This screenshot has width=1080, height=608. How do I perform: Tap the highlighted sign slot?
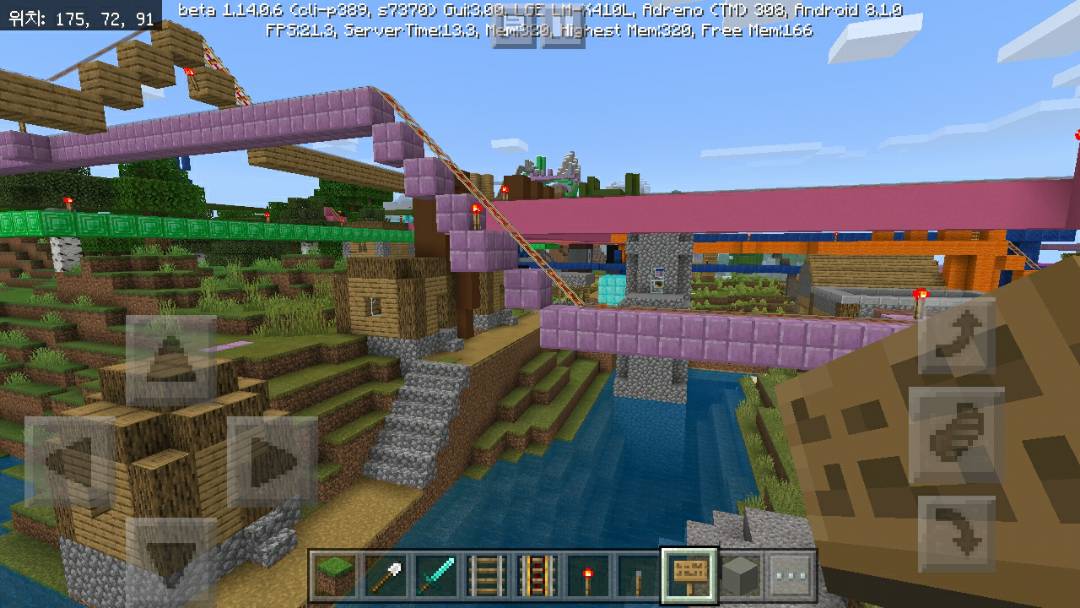tap(690, 577)
